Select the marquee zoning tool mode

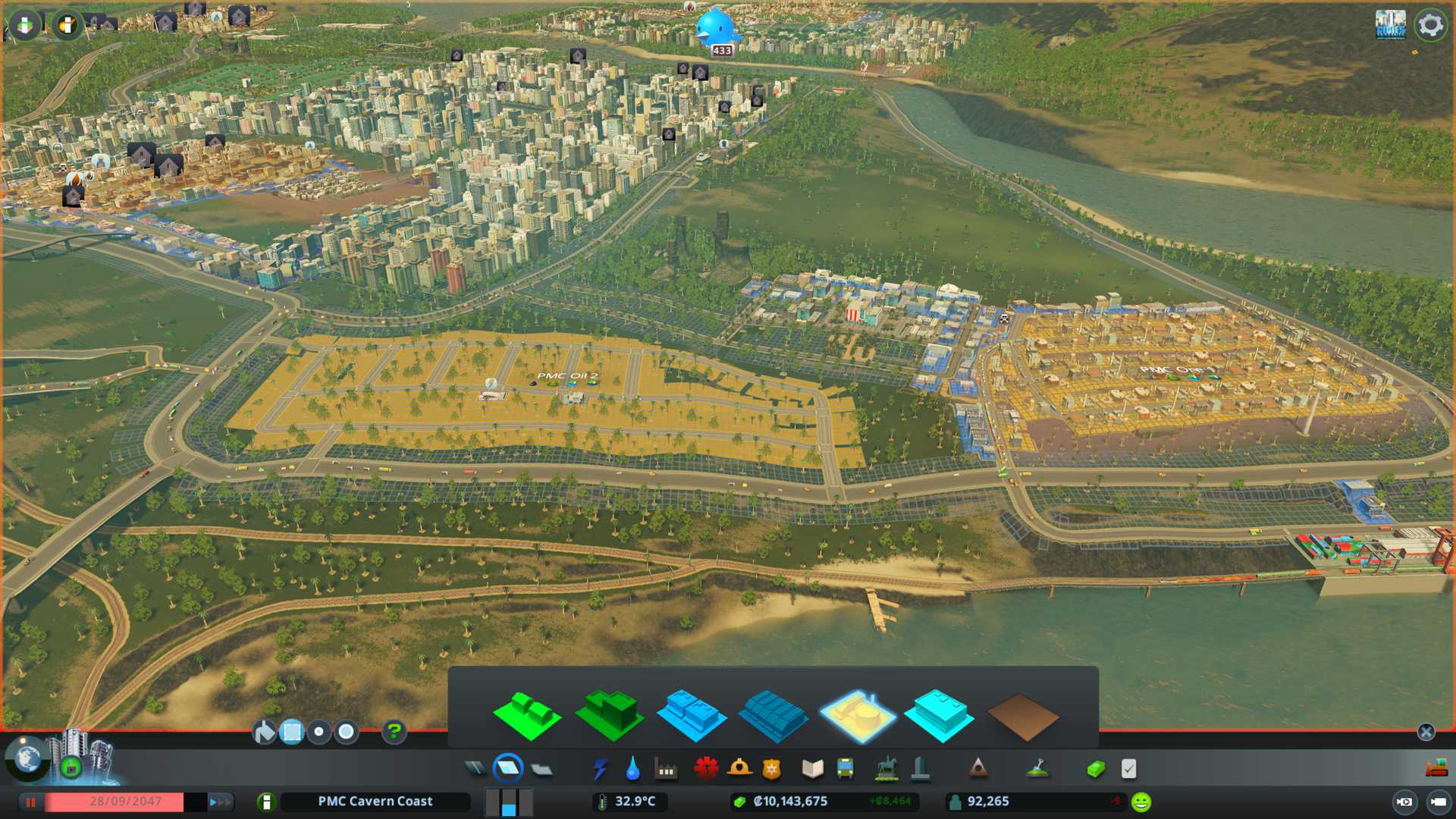tap(292, 732)
